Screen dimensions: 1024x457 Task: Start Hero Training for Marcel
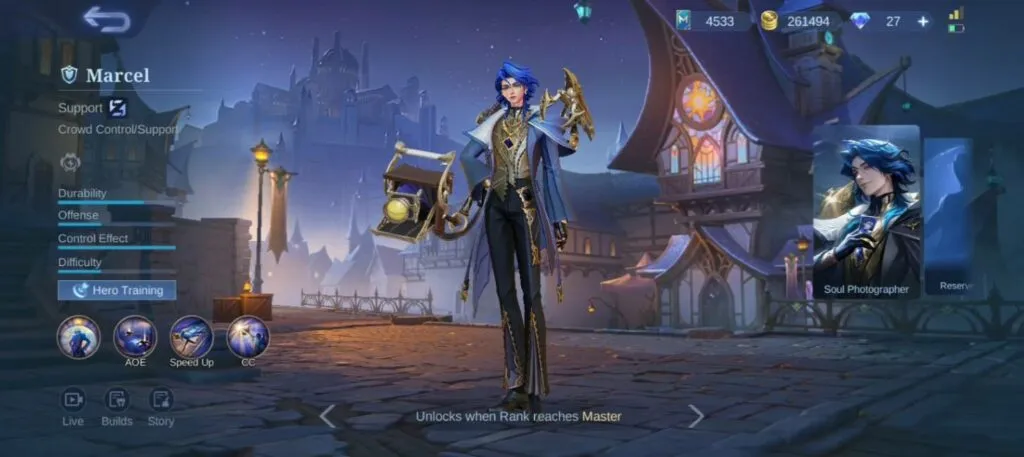[x=117, y=290]
